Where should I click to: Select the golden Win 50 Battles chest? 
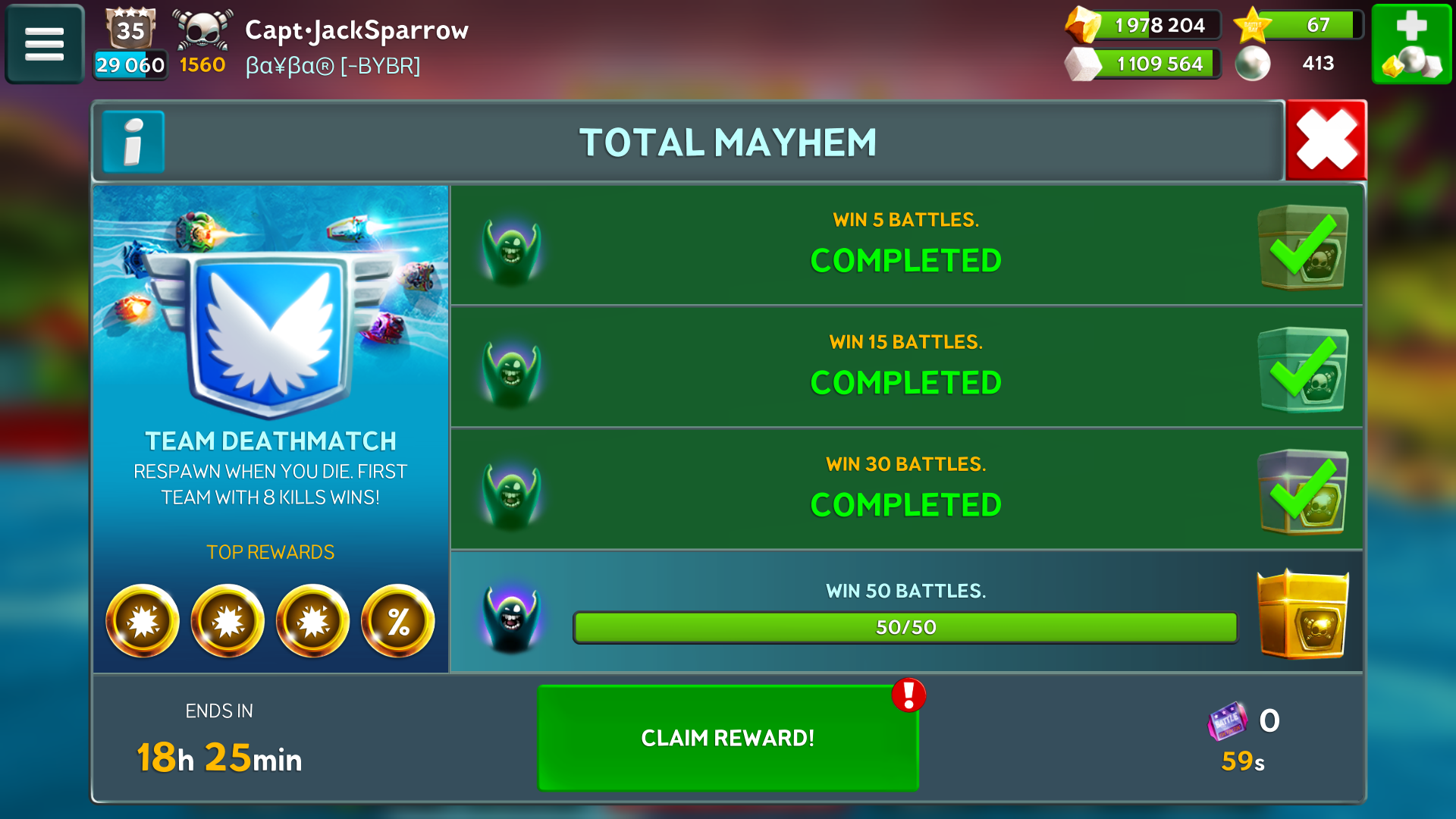click(x=1302, y=613)
